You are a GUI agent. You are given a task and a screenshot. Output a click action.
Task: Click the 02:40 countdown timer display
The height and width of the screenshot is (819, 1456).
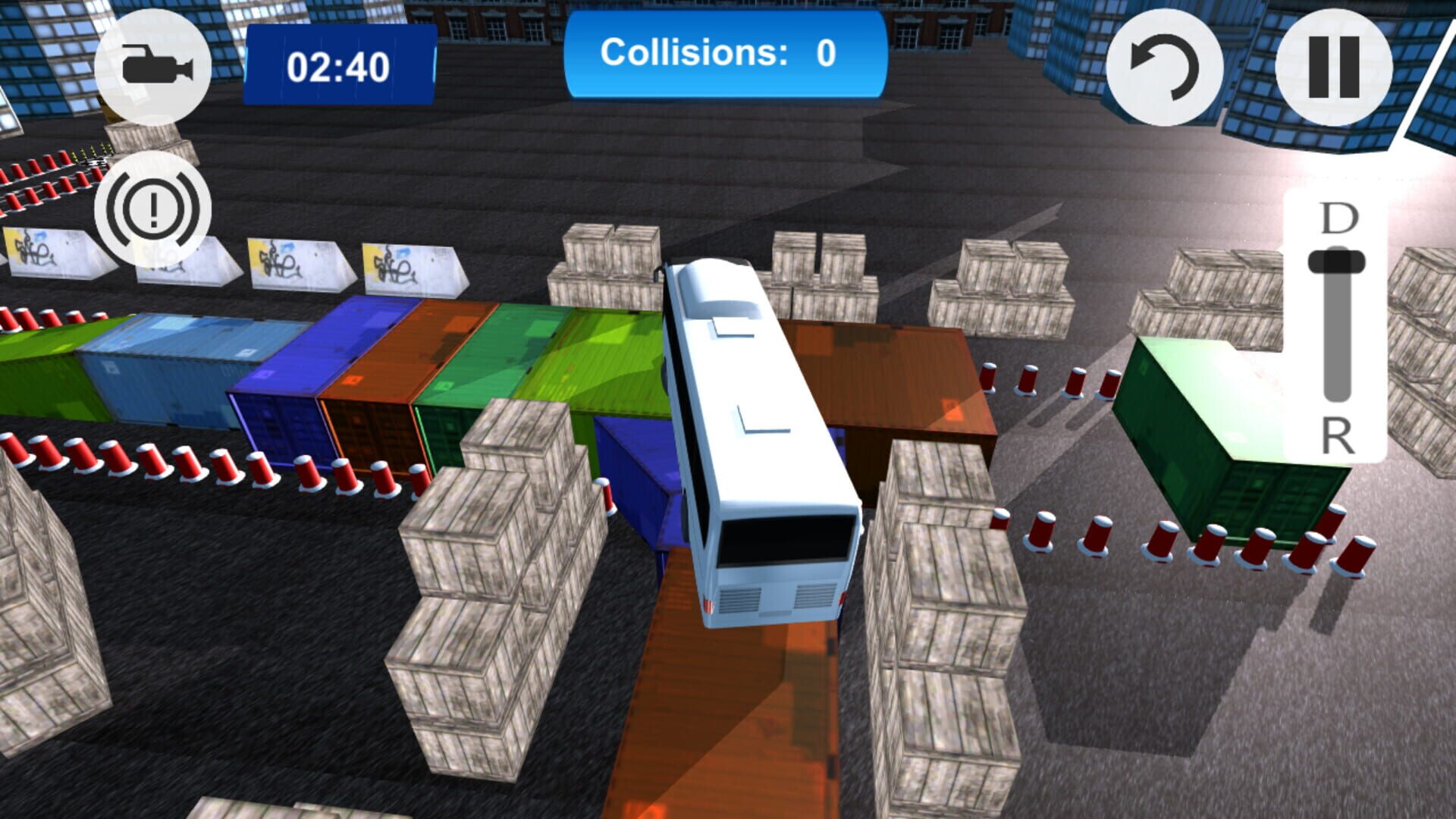coord(338,67)
